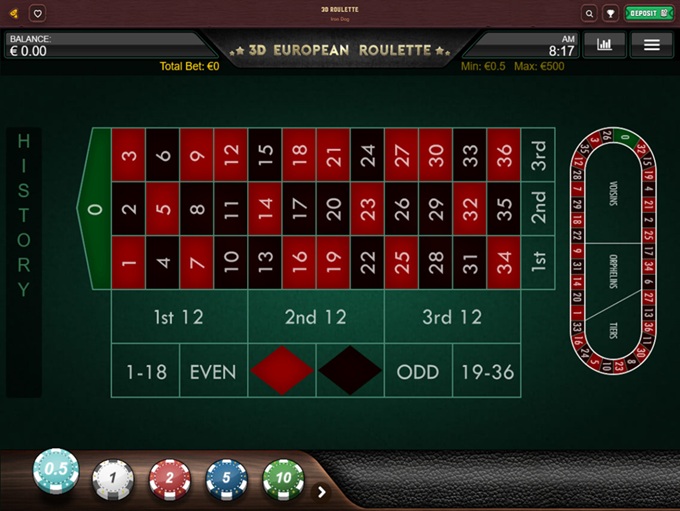Select the 0.5 value chip
This screenshot has width=680, height=511.
tap(56, 471)
